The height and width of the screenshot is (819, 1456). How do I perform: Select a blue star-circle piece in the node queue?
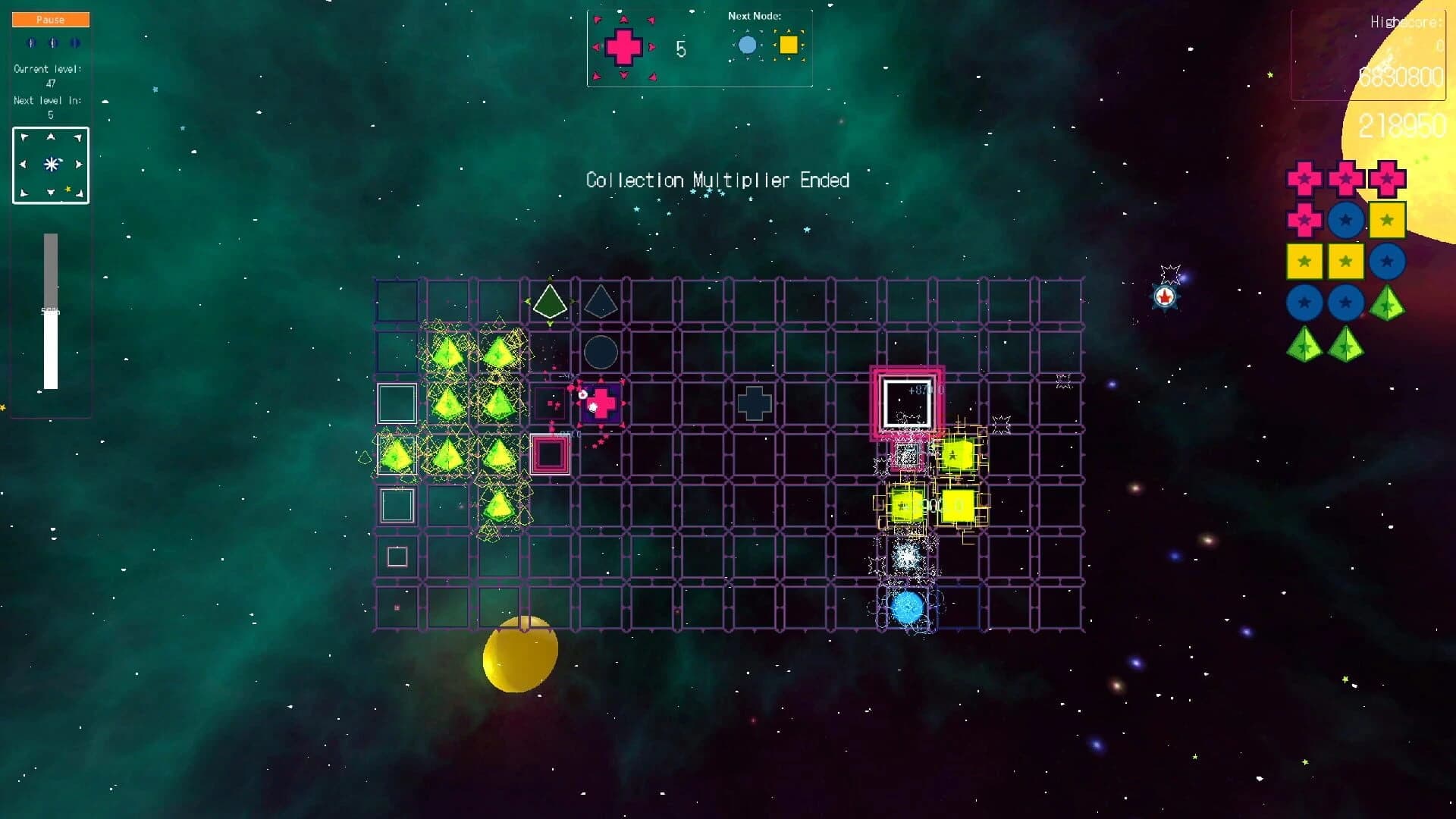click(x=1346, y=220)
